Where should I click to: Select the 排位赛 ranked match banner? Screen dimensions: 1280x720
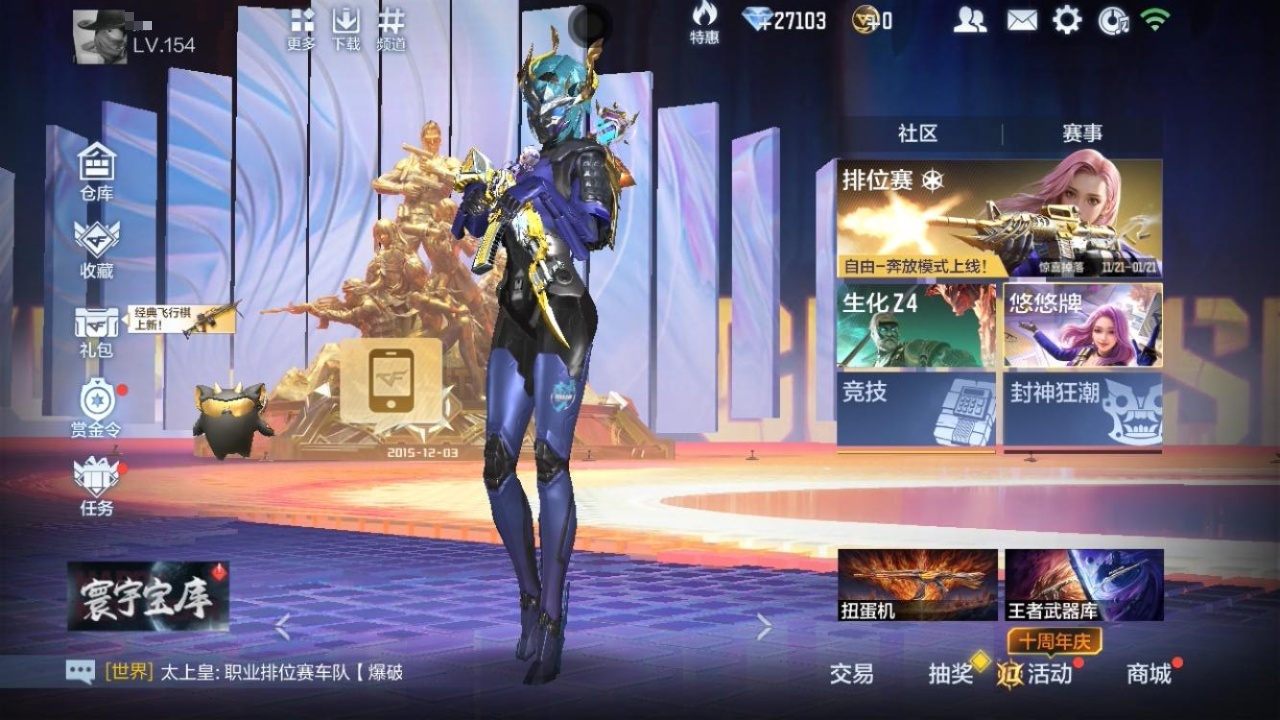999,218
